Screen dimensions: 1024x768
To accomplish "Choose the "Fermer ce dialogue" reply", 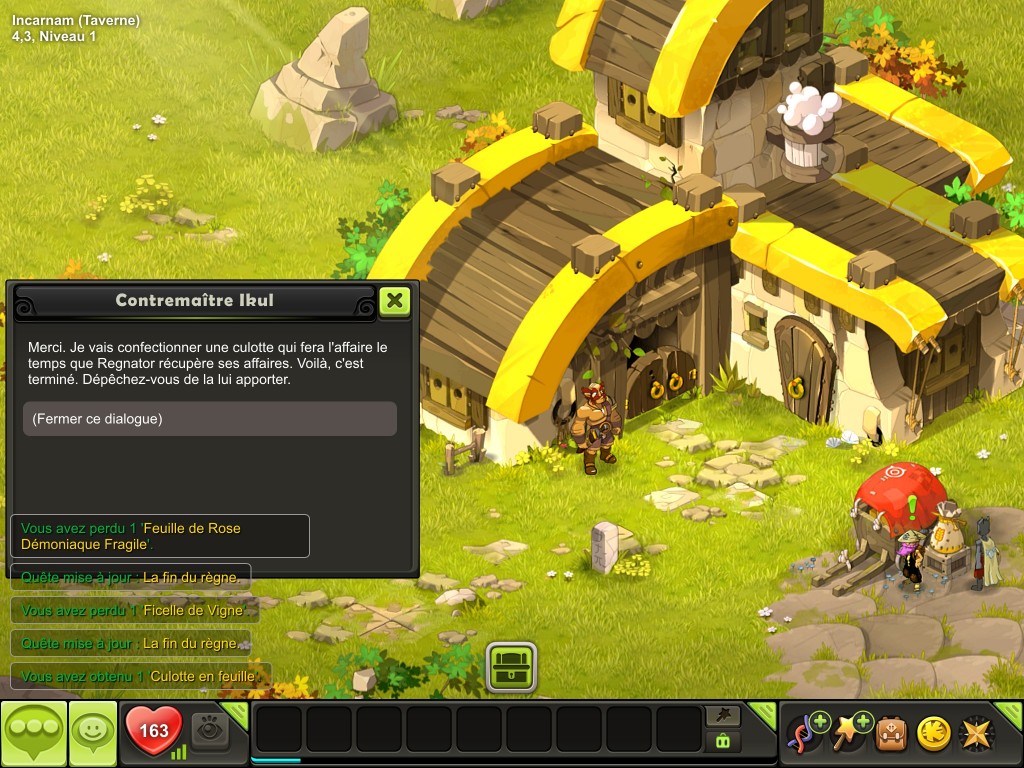I will coord(210,419).
